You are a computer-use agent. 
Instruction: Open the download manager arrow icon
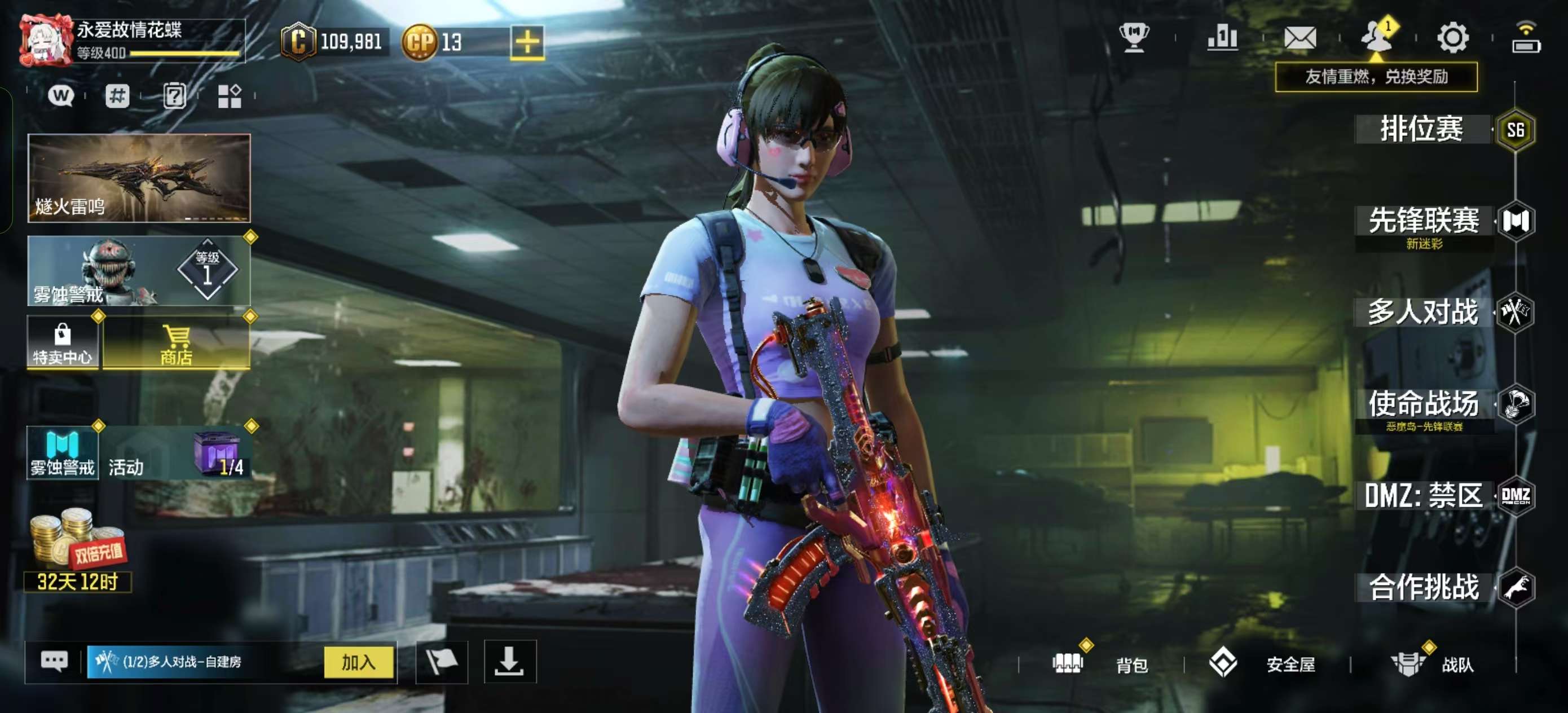[x=509, y=662]
